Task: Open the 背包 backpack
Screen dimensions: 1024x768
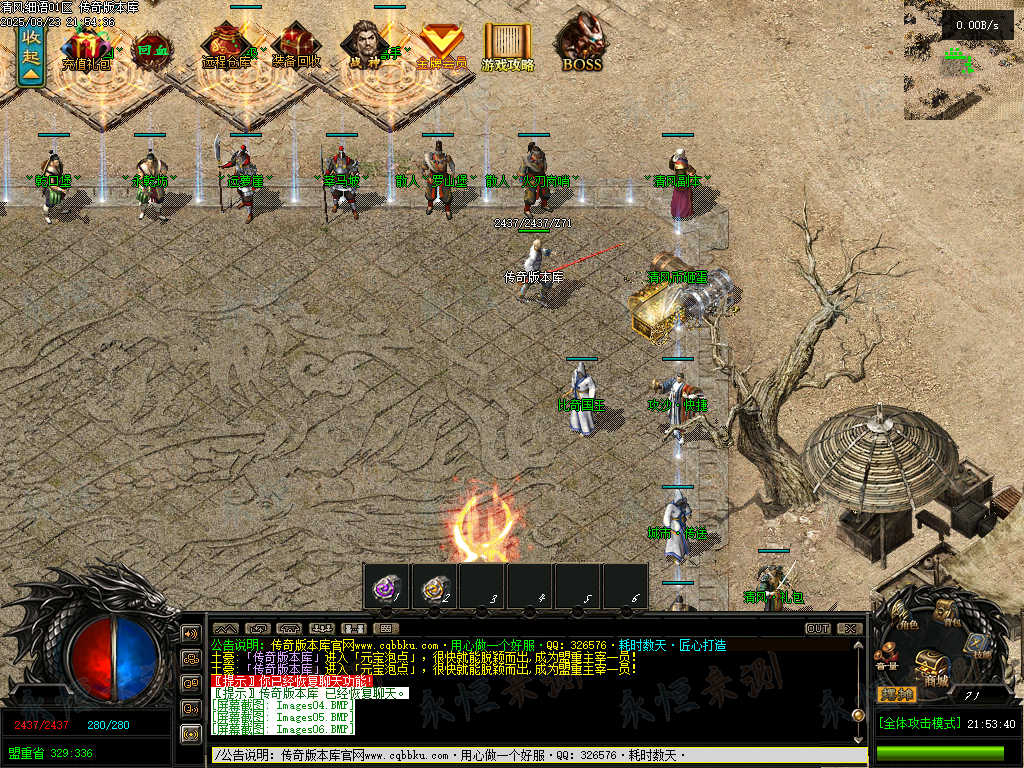Action: (x=945, y=609)
